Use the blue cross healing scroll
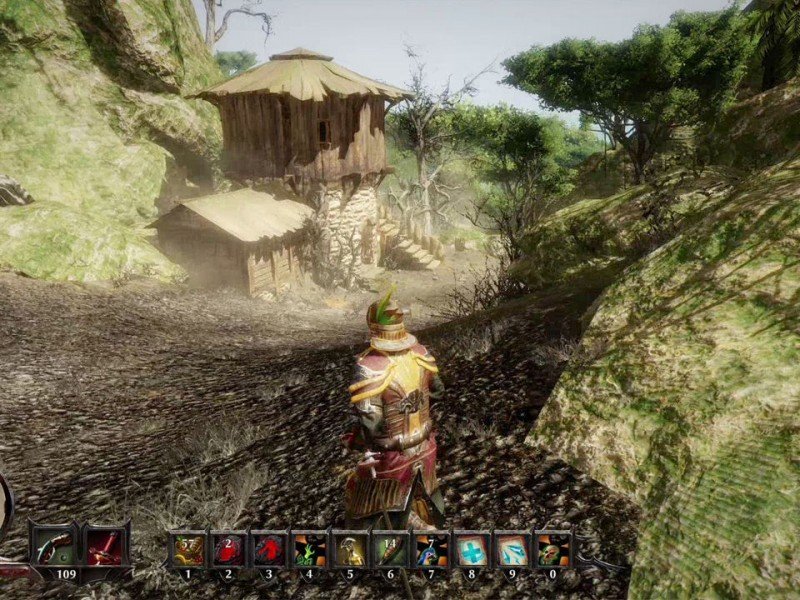Image resolution: width=800 pixels, height=600 pixels. point(471,549)
